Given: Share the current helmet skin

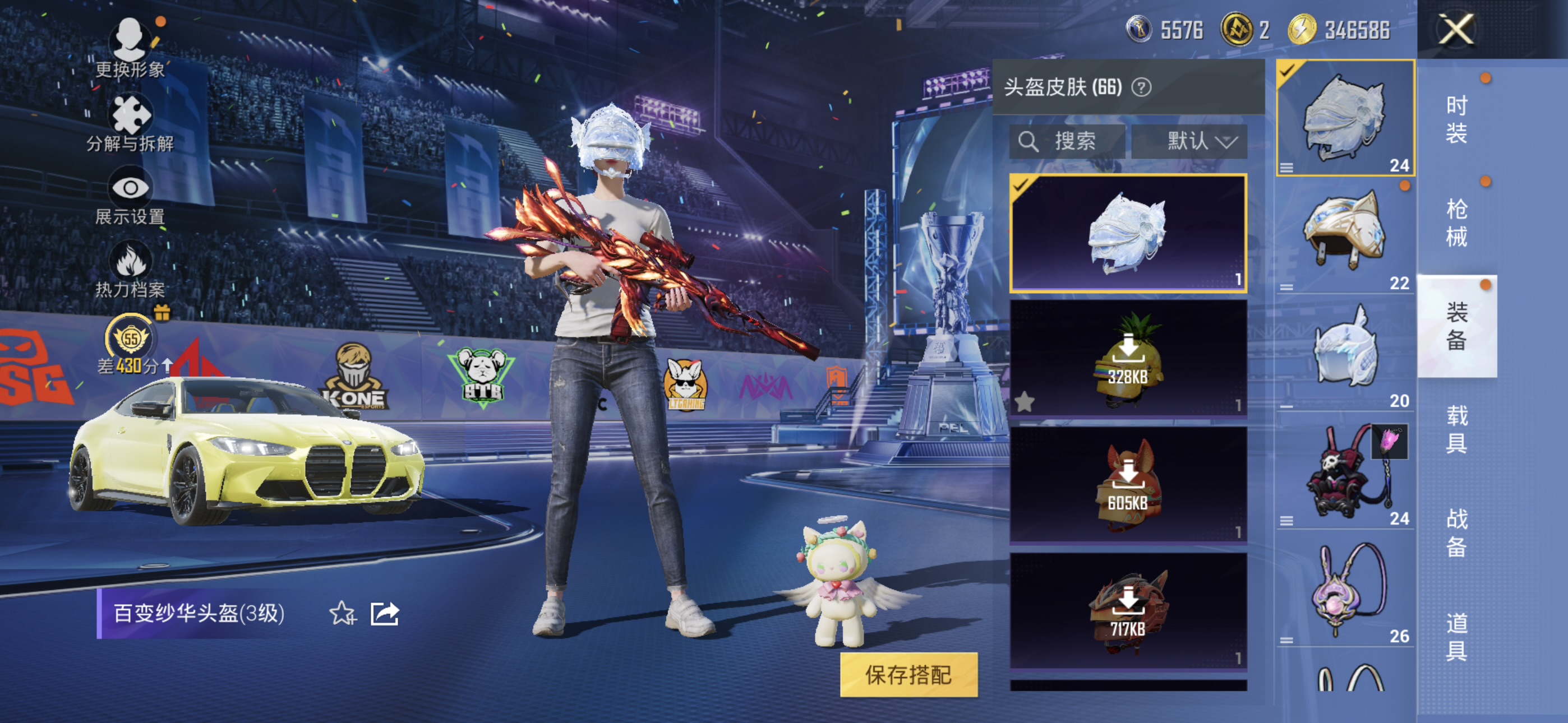Looking at the screenshot, I should pos(385,614).
